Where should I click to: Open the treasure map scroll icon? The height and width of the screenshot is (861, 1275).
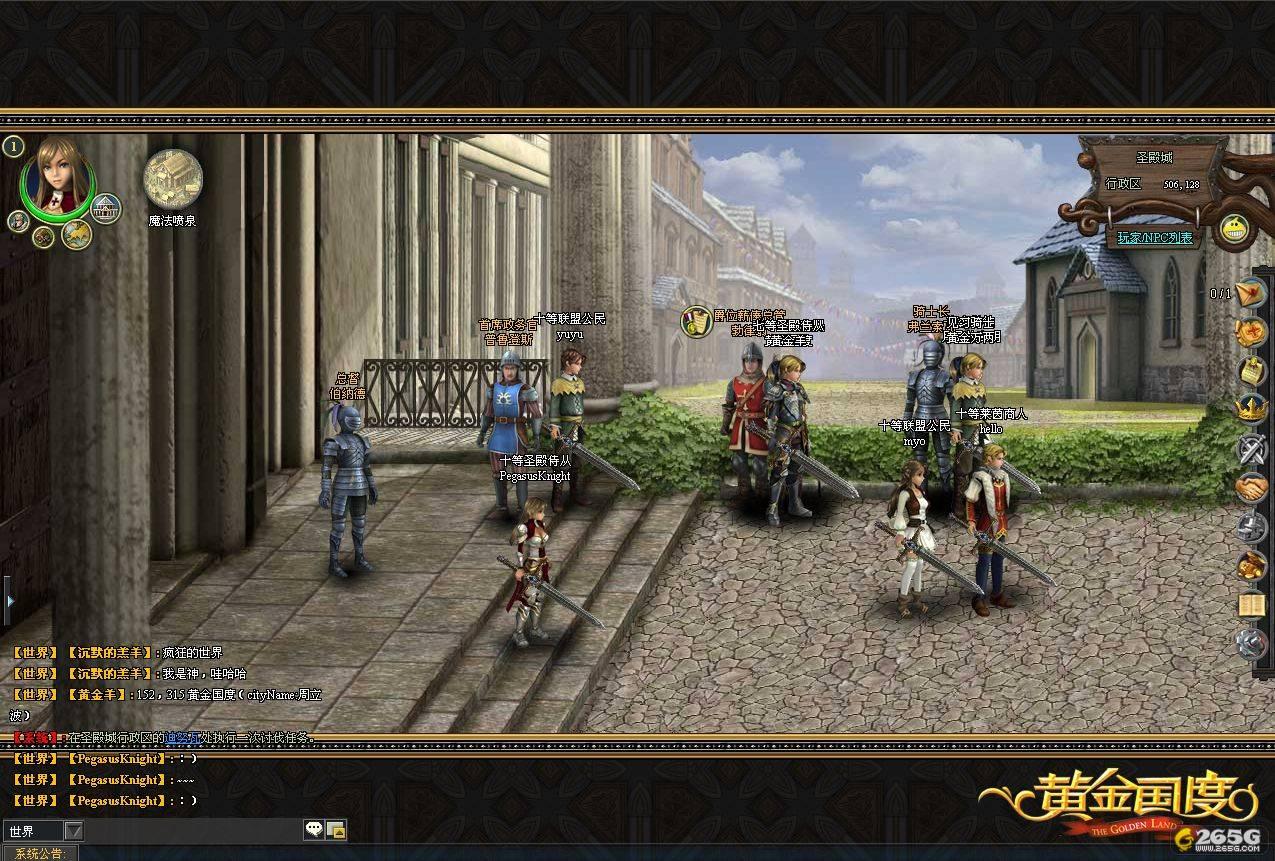(x=1251, y=332)
